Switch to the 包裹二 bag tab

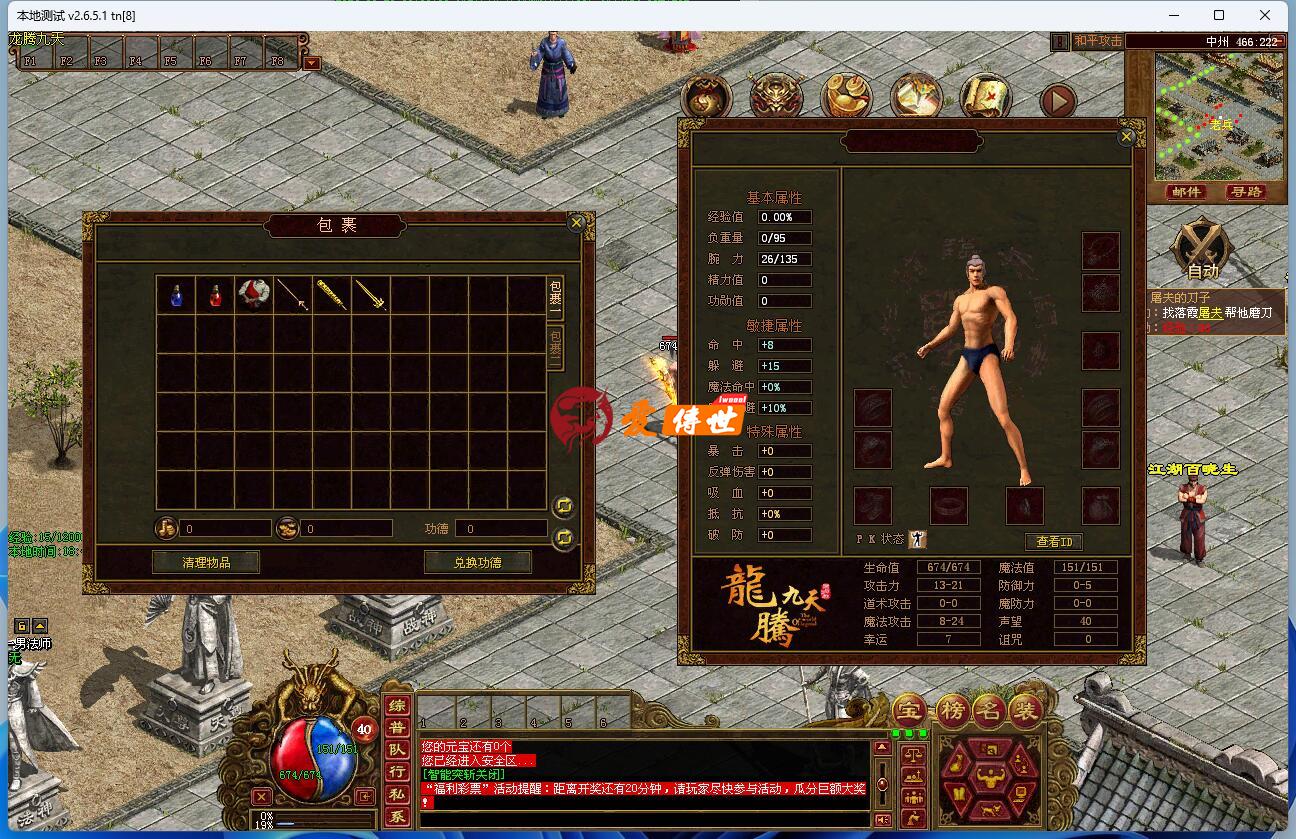coord(558,347)
